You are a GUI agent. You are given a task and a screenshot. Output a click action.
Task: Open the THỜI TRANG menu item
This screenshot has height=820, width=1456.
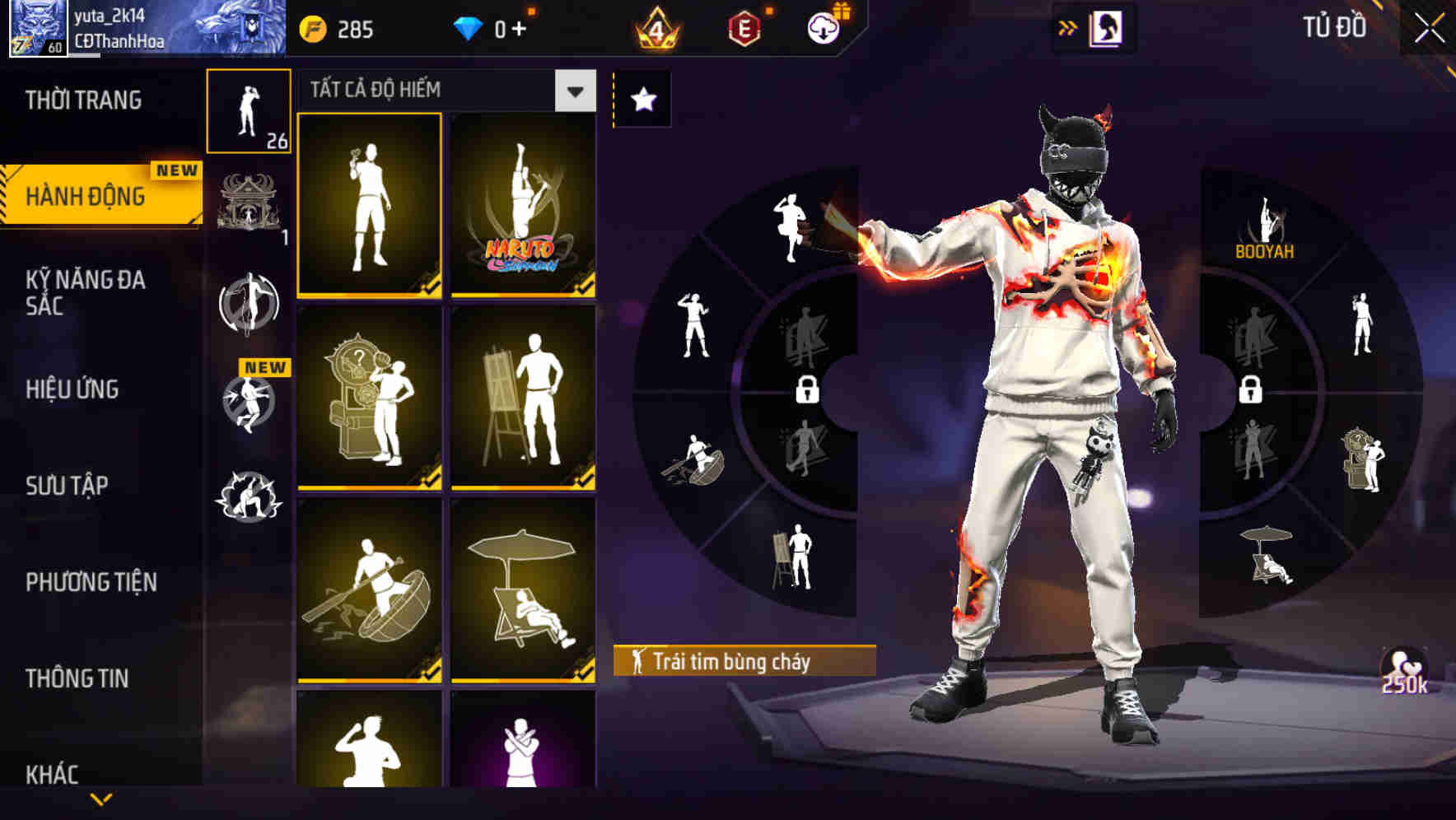coord(82,100)
